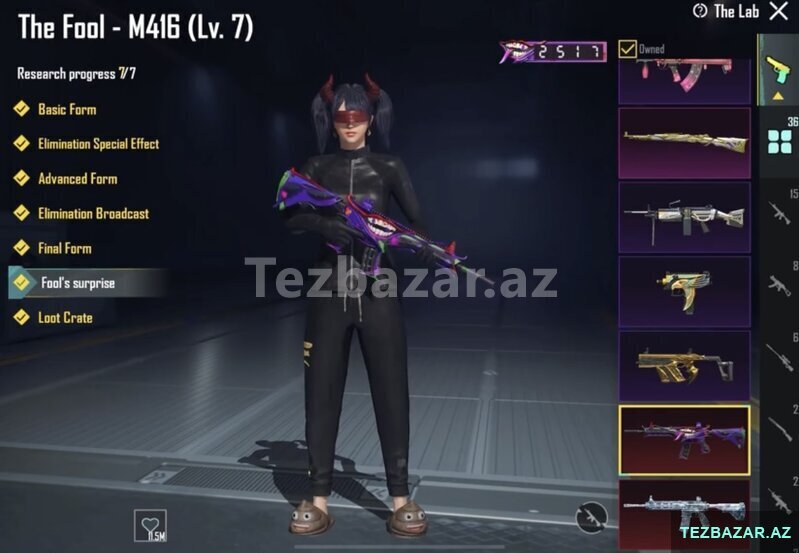
Task: Choose the Fool's surprise entry
Action: point(77,283)
